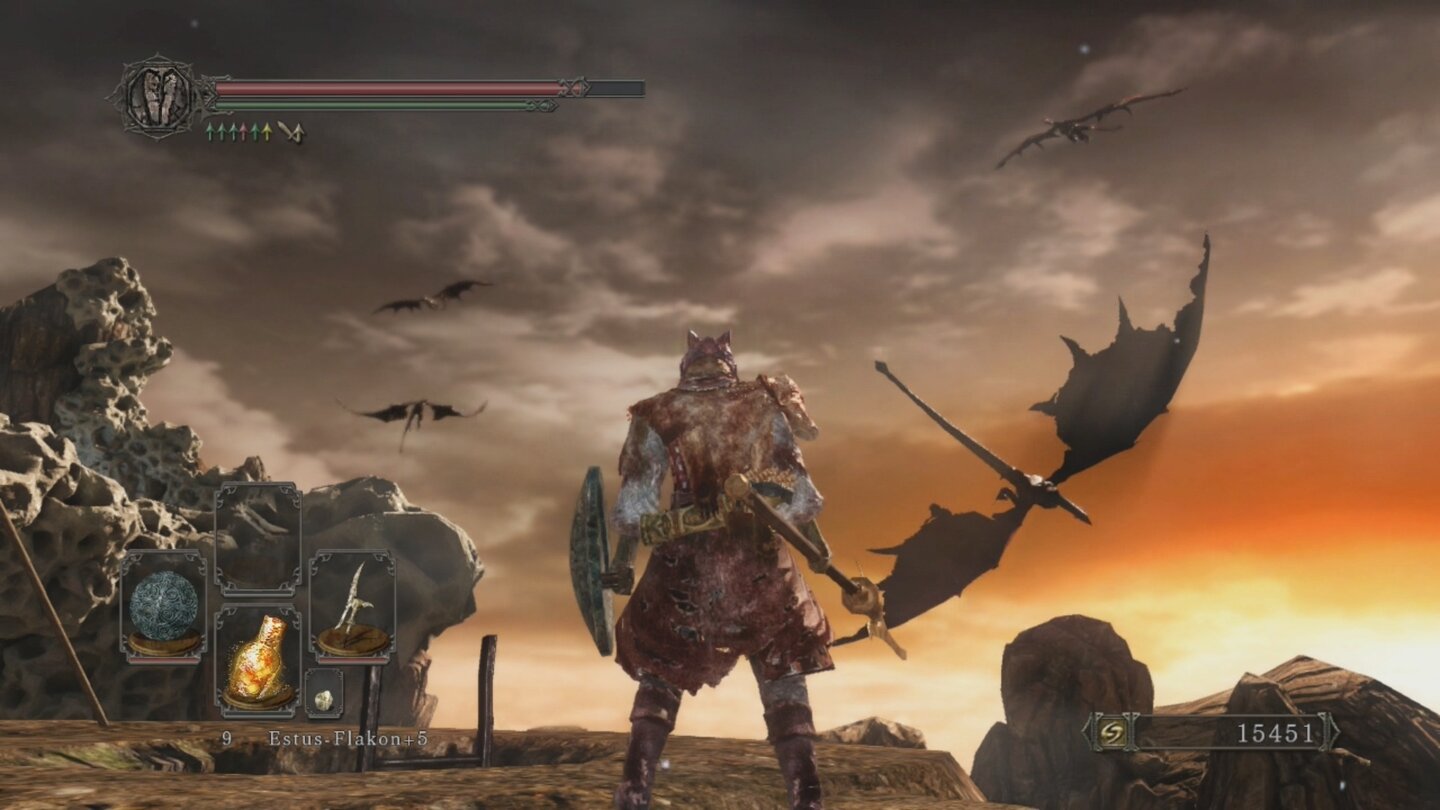Click the right chevron of the souls counter

1332,733
